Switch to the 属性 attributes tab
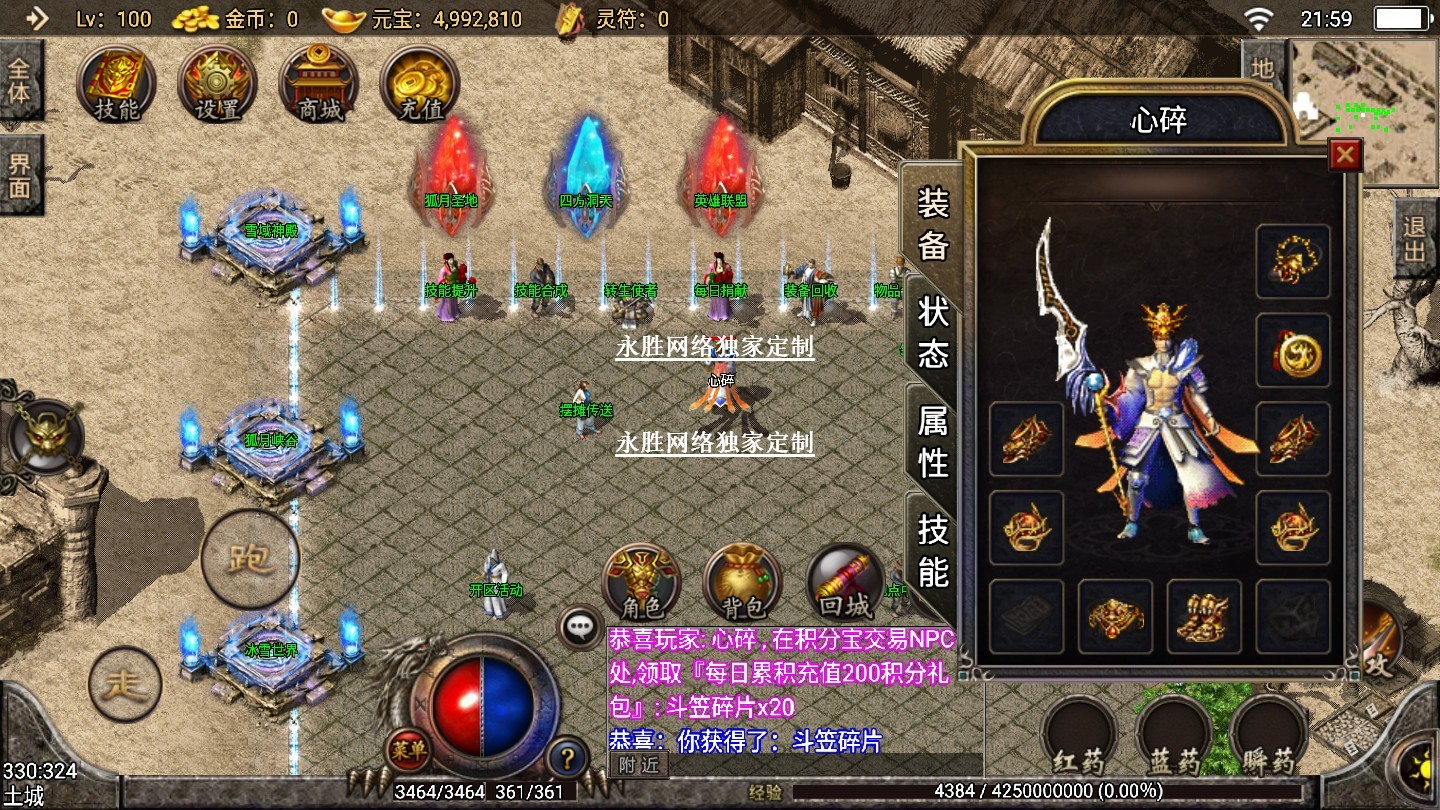This screenshot has width=1440, height=810. (933, 441)
